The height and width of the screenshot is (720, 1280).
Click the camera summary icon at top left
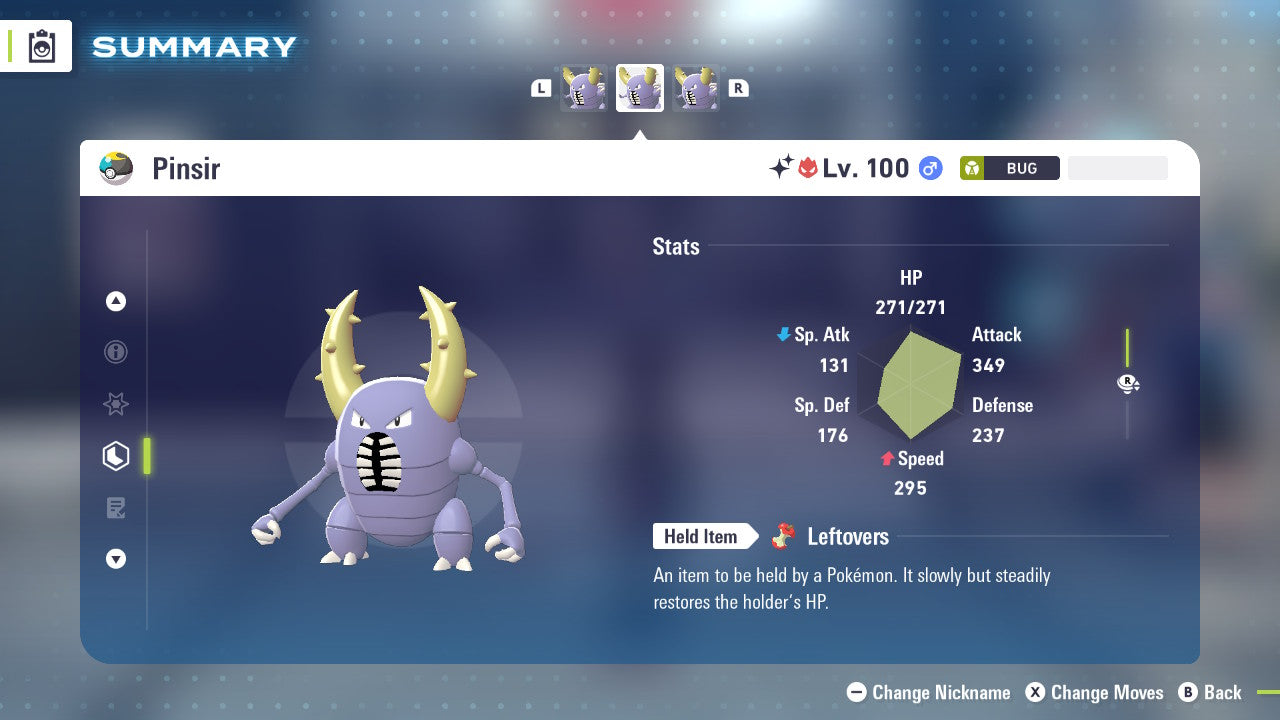[41, 46]
